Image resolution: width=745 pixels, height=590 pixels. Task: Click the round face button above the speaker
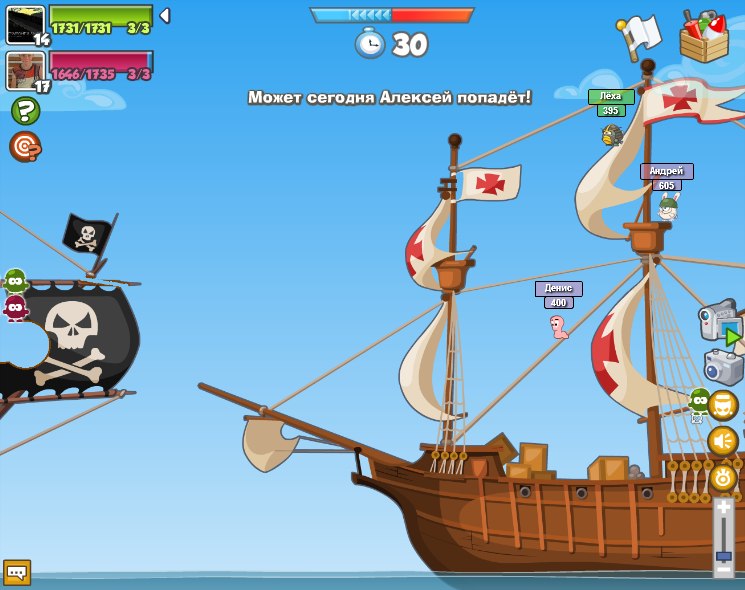[x=722, y=405]
